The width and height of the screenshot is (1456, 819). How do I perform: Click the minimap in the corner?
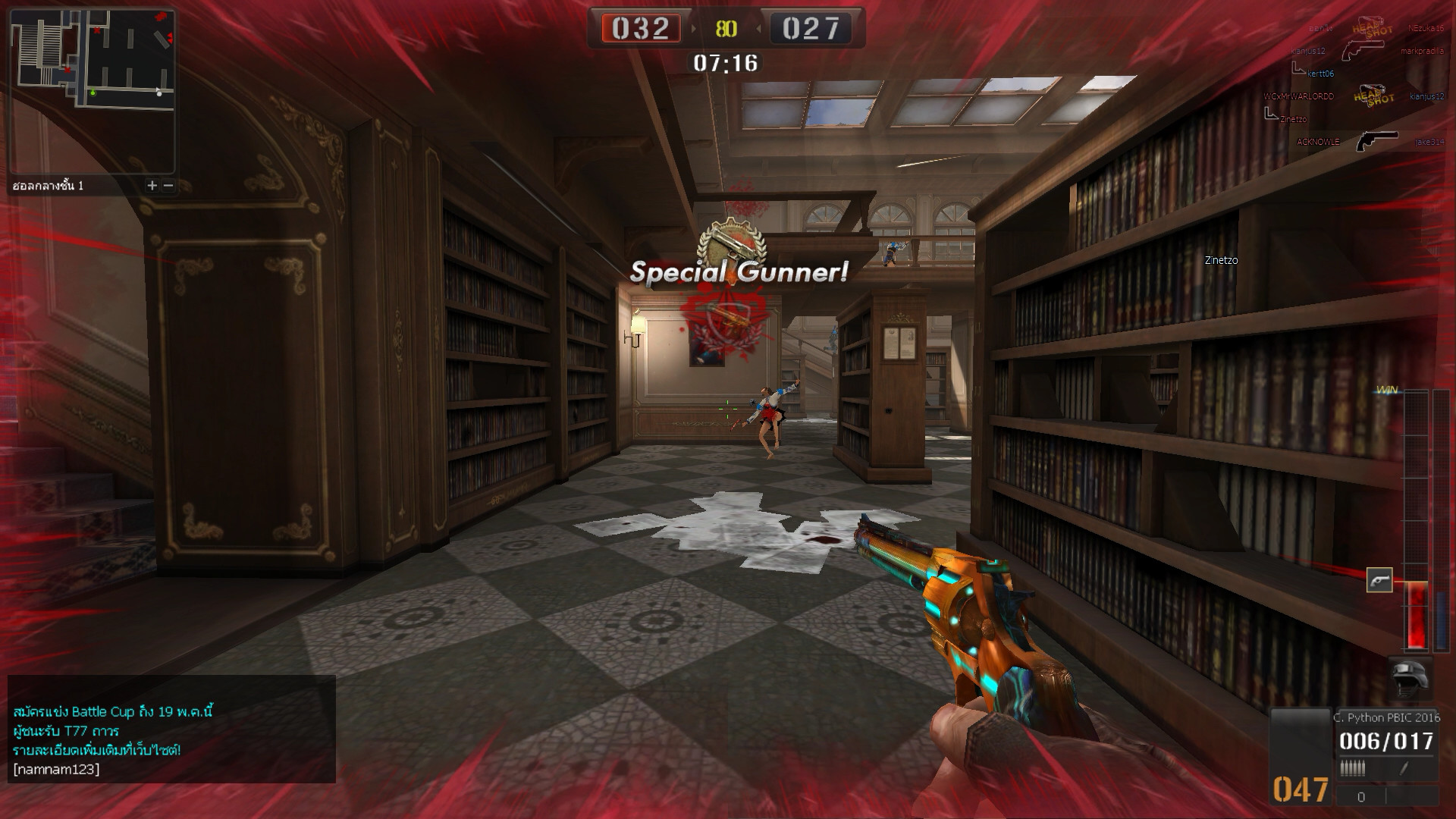coord(93,91)
